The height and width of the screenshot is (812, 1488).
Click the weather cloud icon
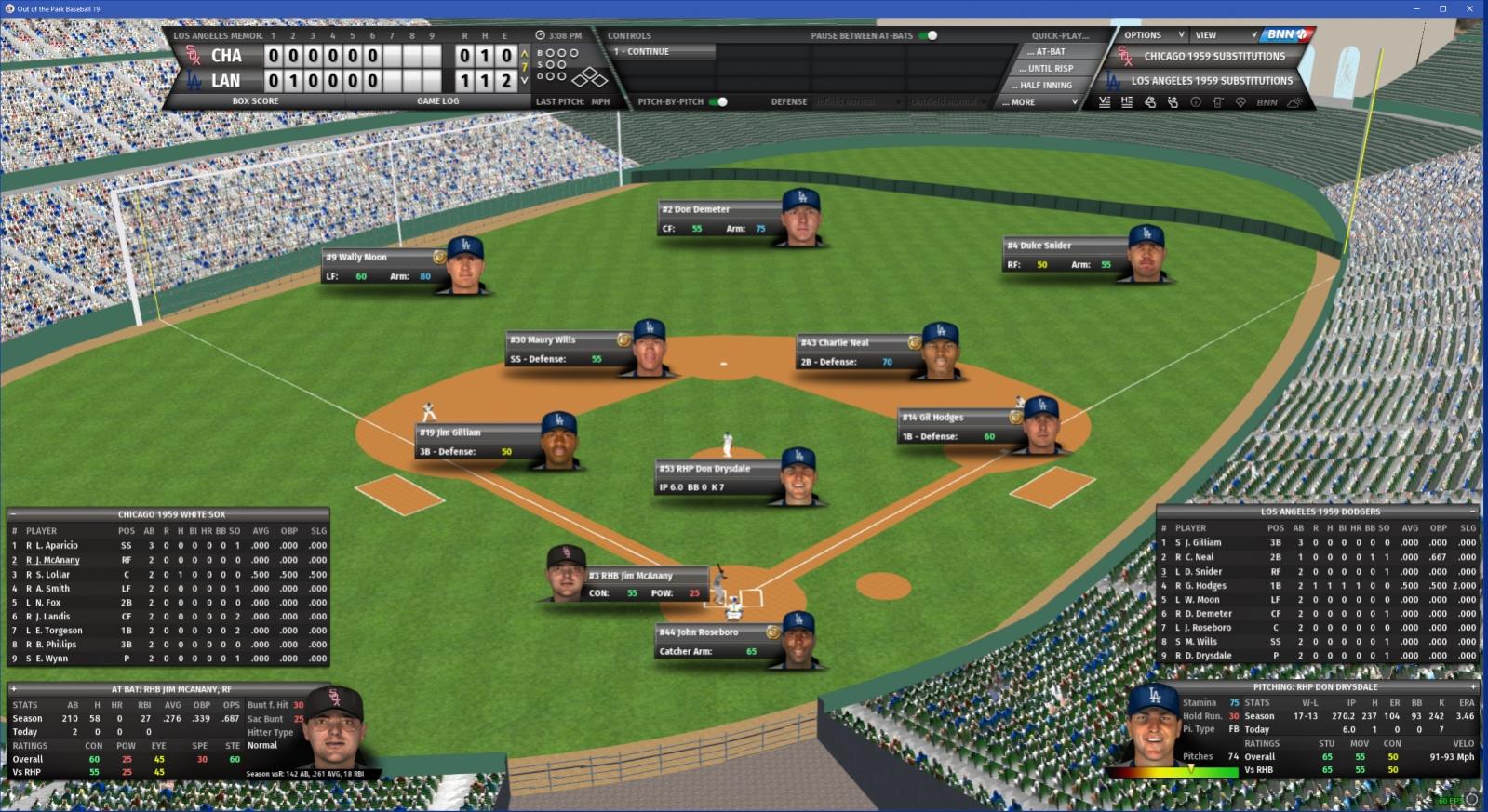tap(1294, 102)
